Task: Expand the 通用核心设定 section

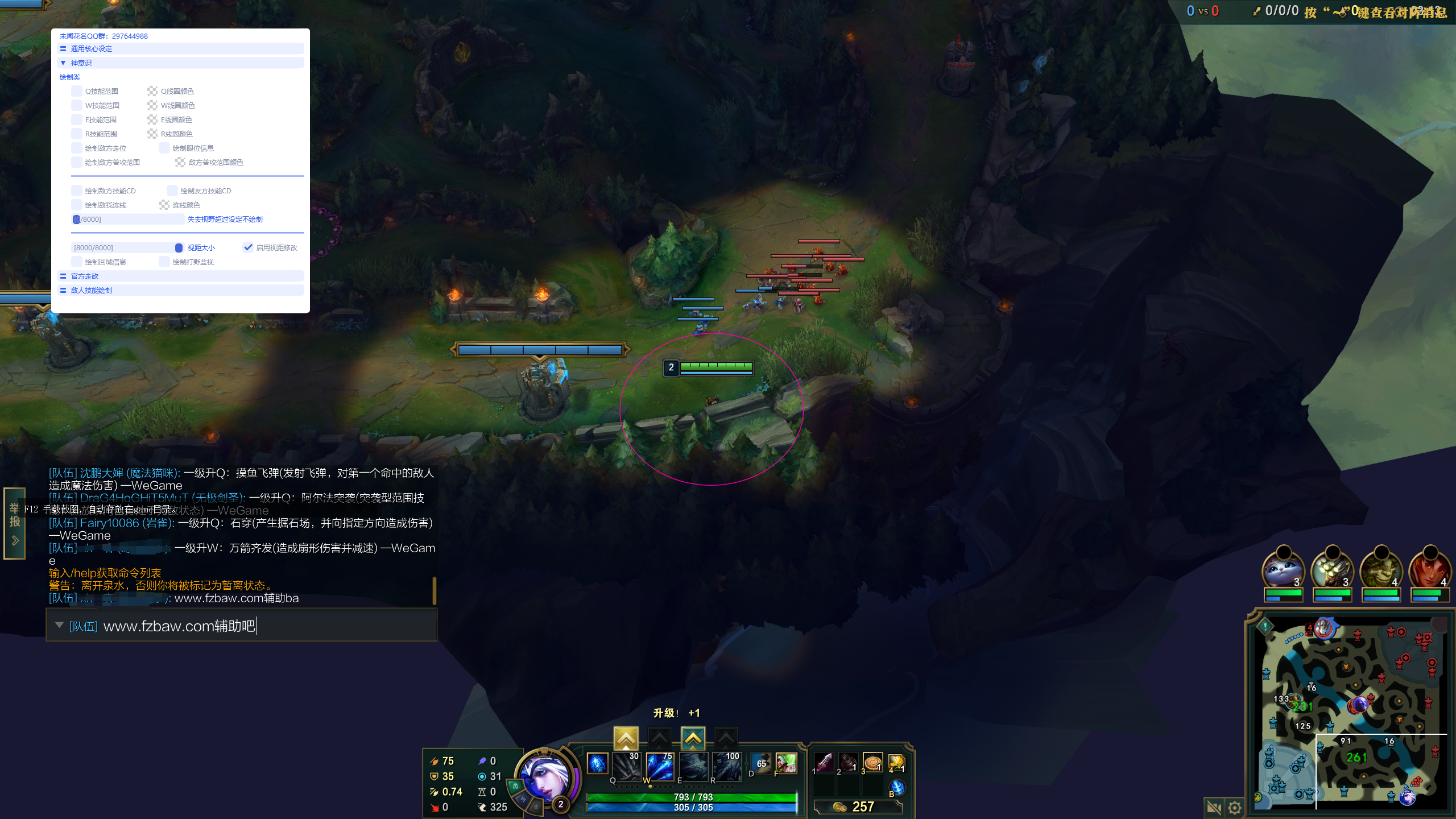Action: click(x=91, y=49)
